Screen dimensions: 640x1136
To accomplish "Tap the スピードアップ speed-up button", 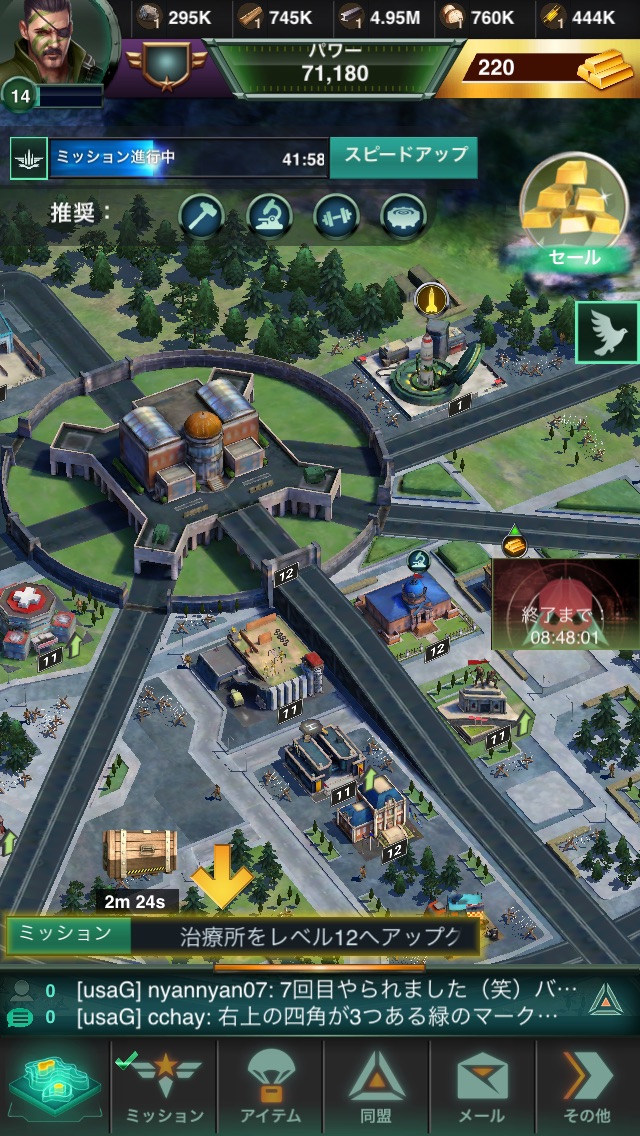I will [x=404, y=157].
